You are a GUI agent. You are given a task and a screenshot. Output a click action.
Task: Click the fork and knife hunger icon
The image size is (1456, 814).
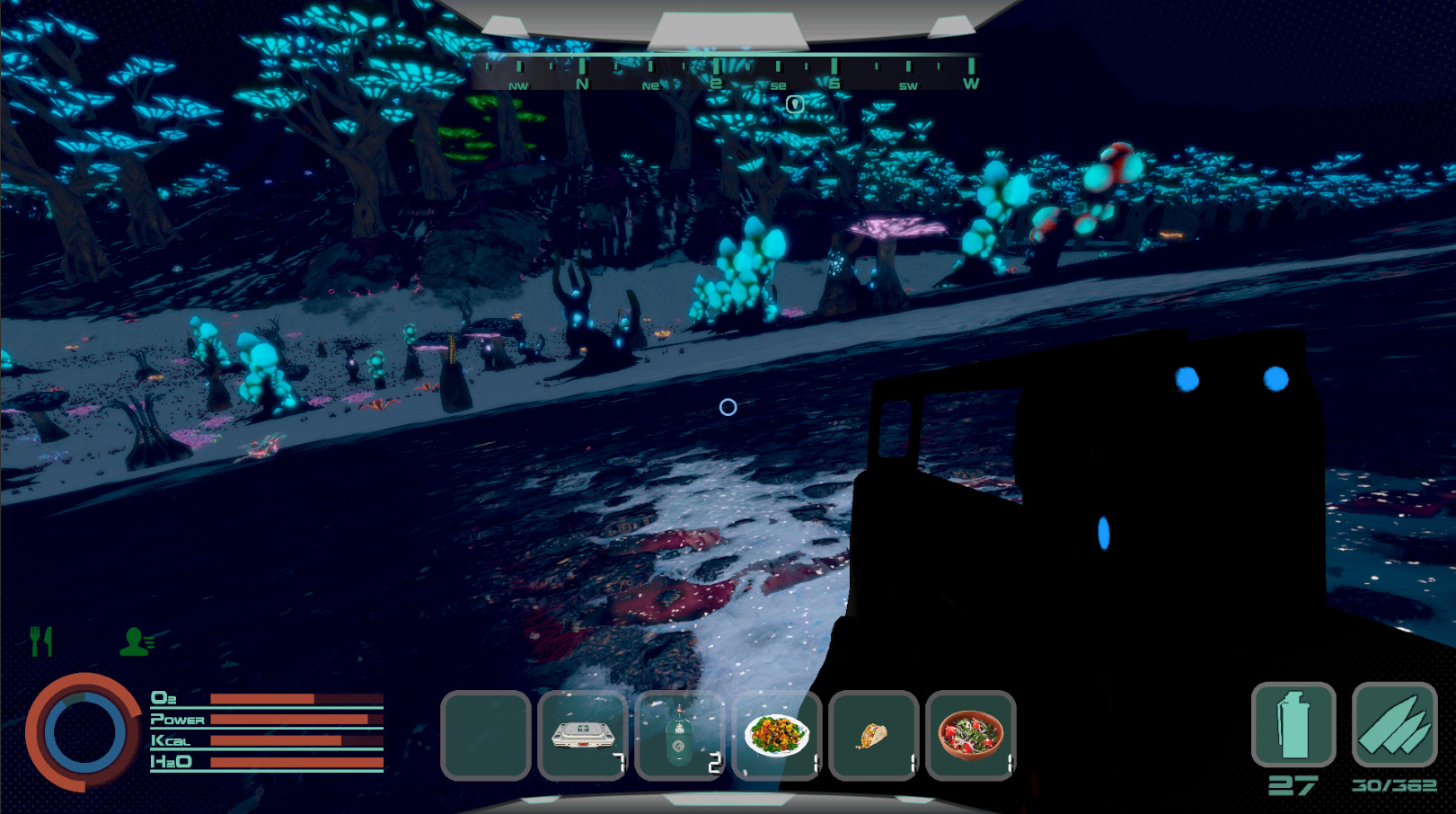pos(39,640)
